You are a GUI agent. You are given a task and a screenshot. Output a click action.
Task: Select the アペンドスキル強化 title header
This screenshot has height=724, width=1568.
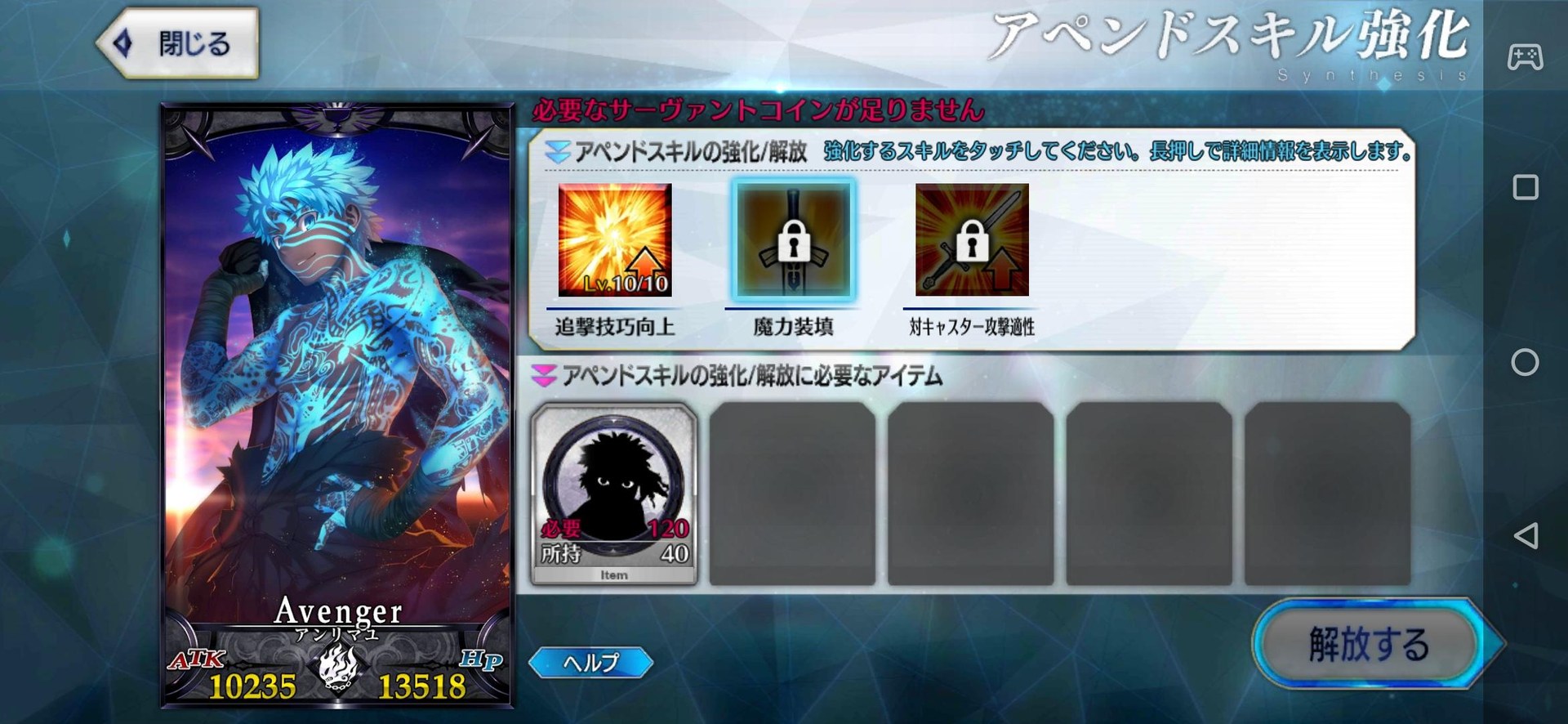[1228, 41]
